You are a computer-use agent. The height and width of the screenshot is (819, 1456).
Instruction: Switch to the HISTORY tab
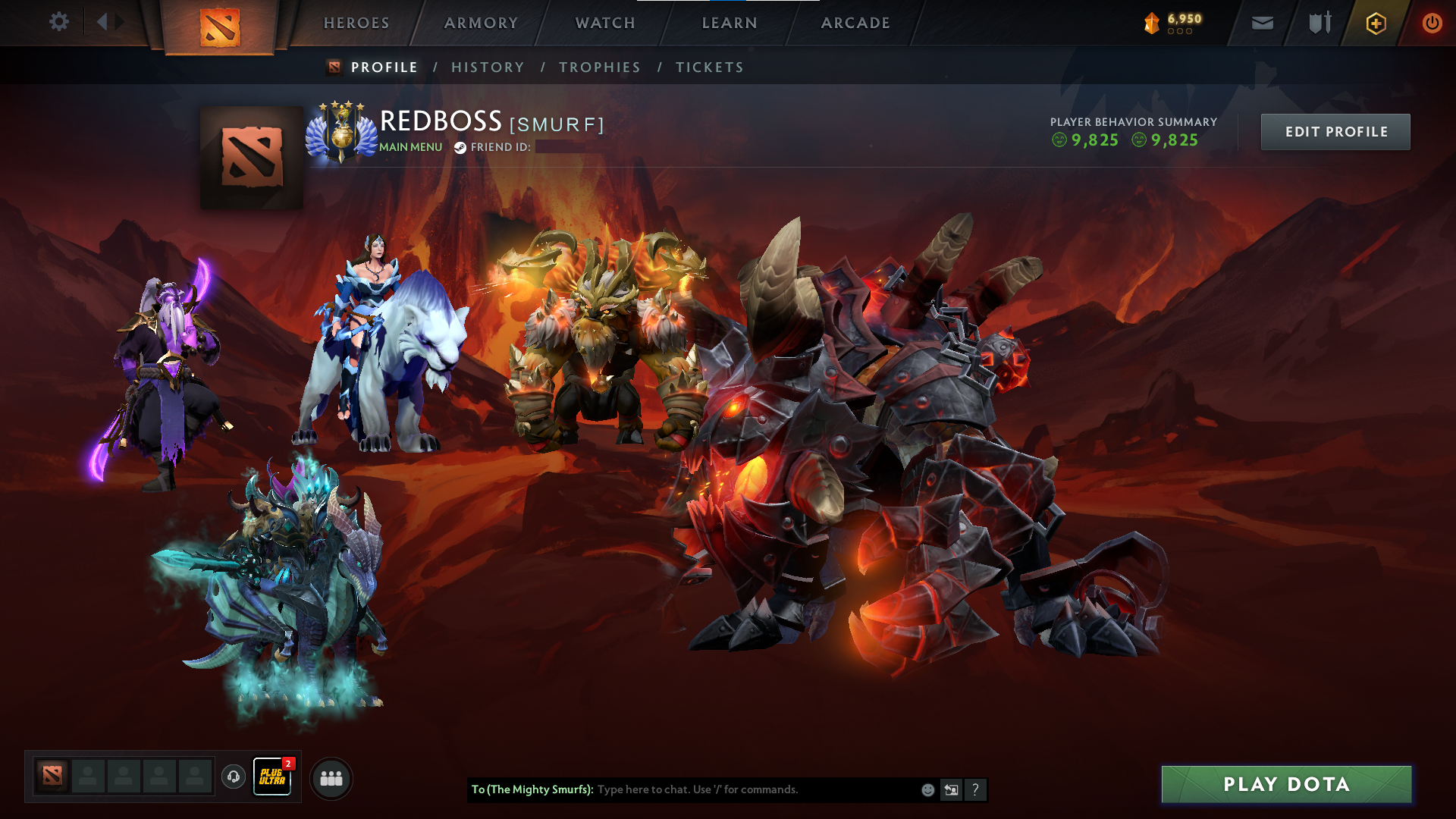click(488, 67)
